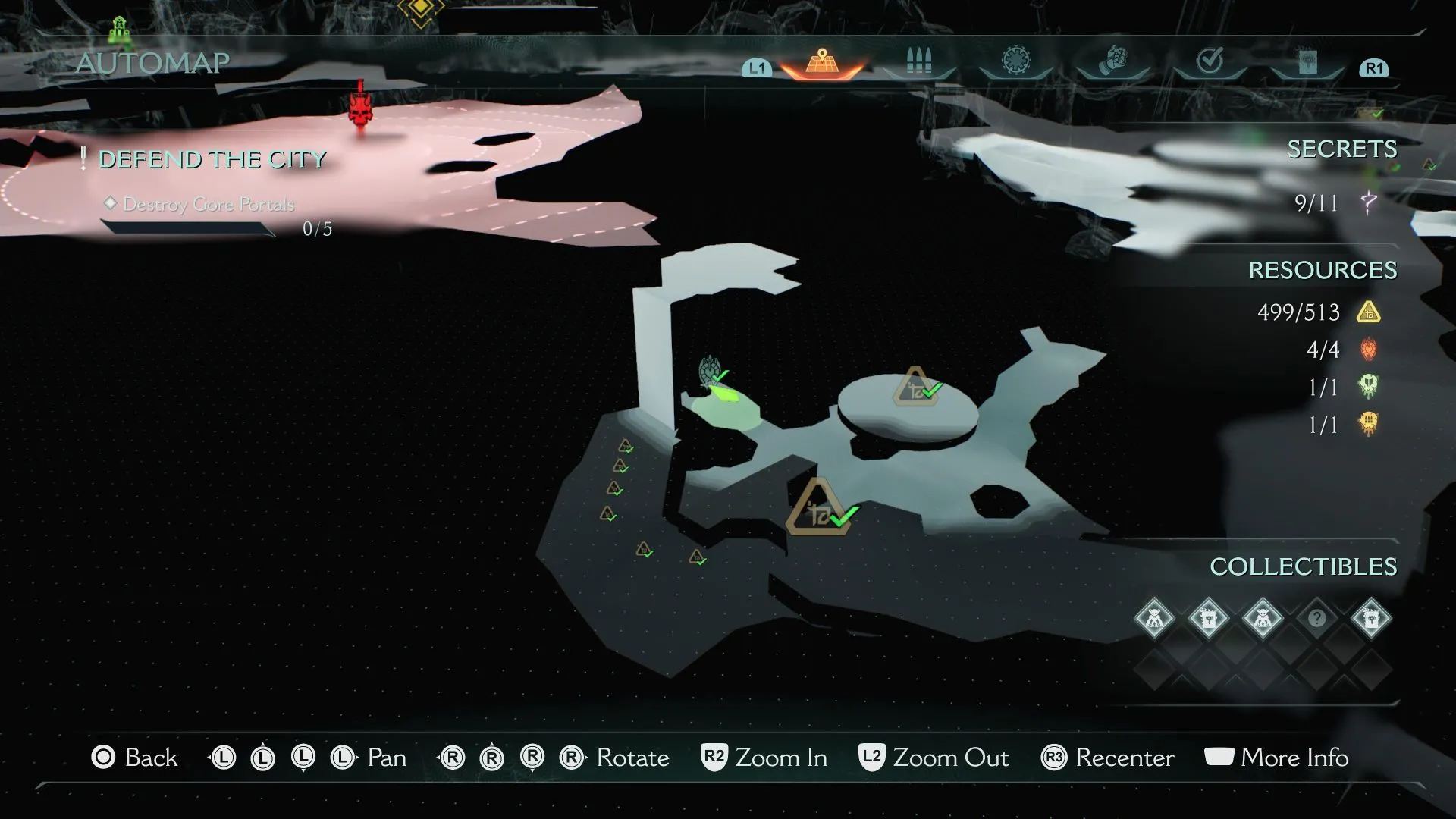This screenshot has height=819, width=1456.
Task: Open the codex book tab
Action: [x=1307, y=62]
